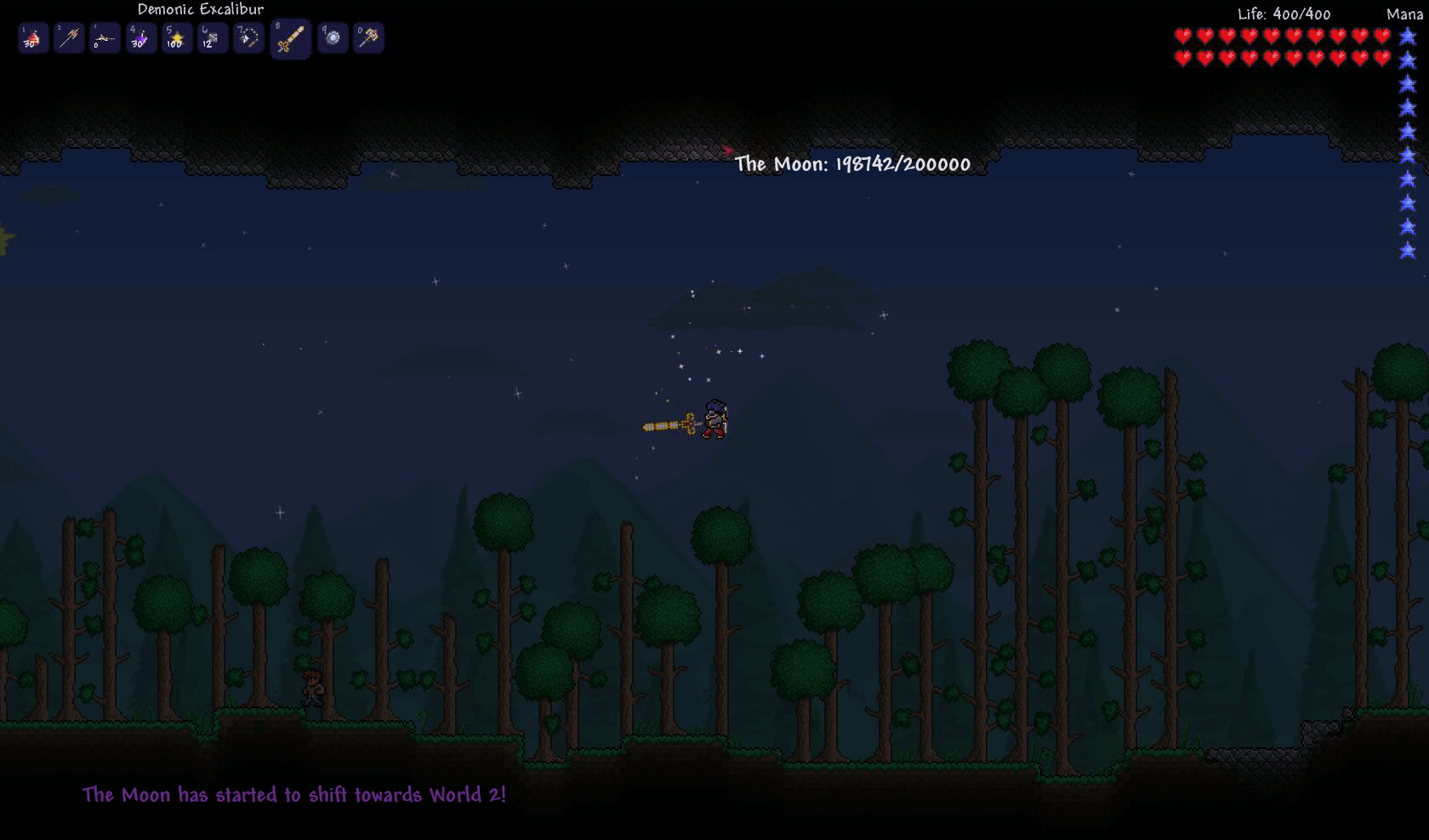Select the item in hotbar slot 3
1429x840 pixels.
click(x=105, y=37)
